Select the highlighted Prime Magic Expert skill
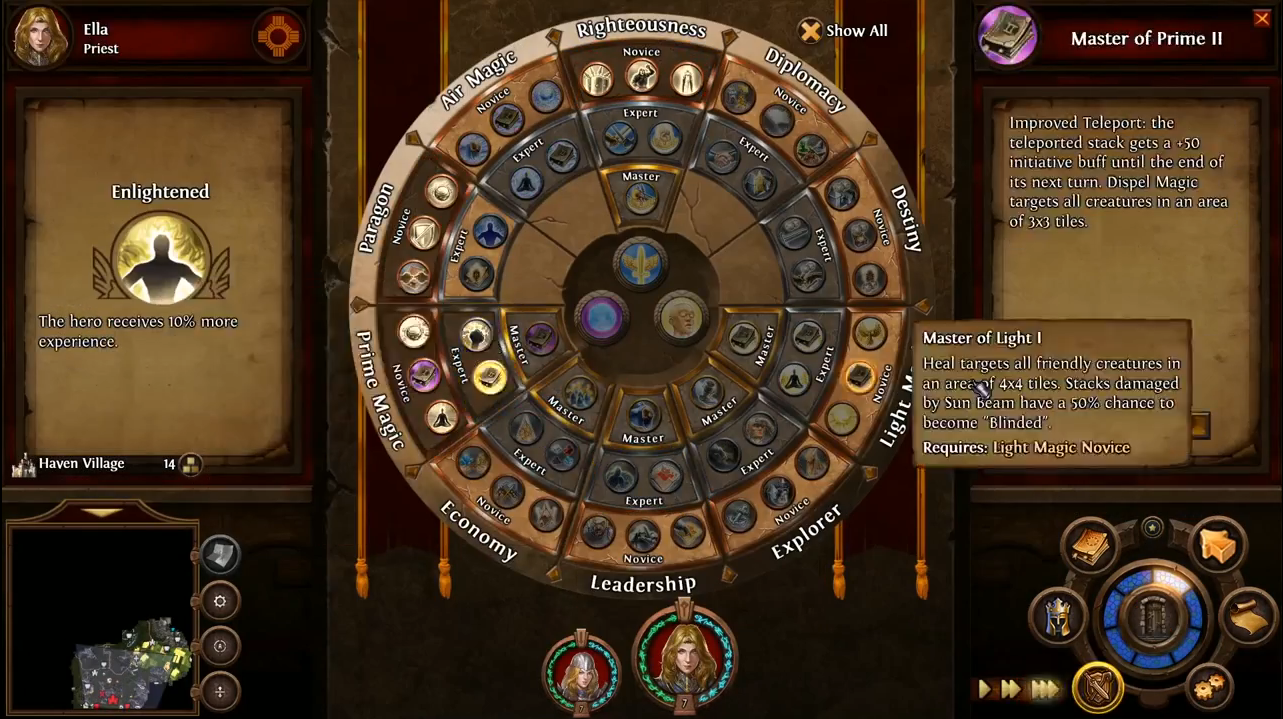 (x=489, y=376)
